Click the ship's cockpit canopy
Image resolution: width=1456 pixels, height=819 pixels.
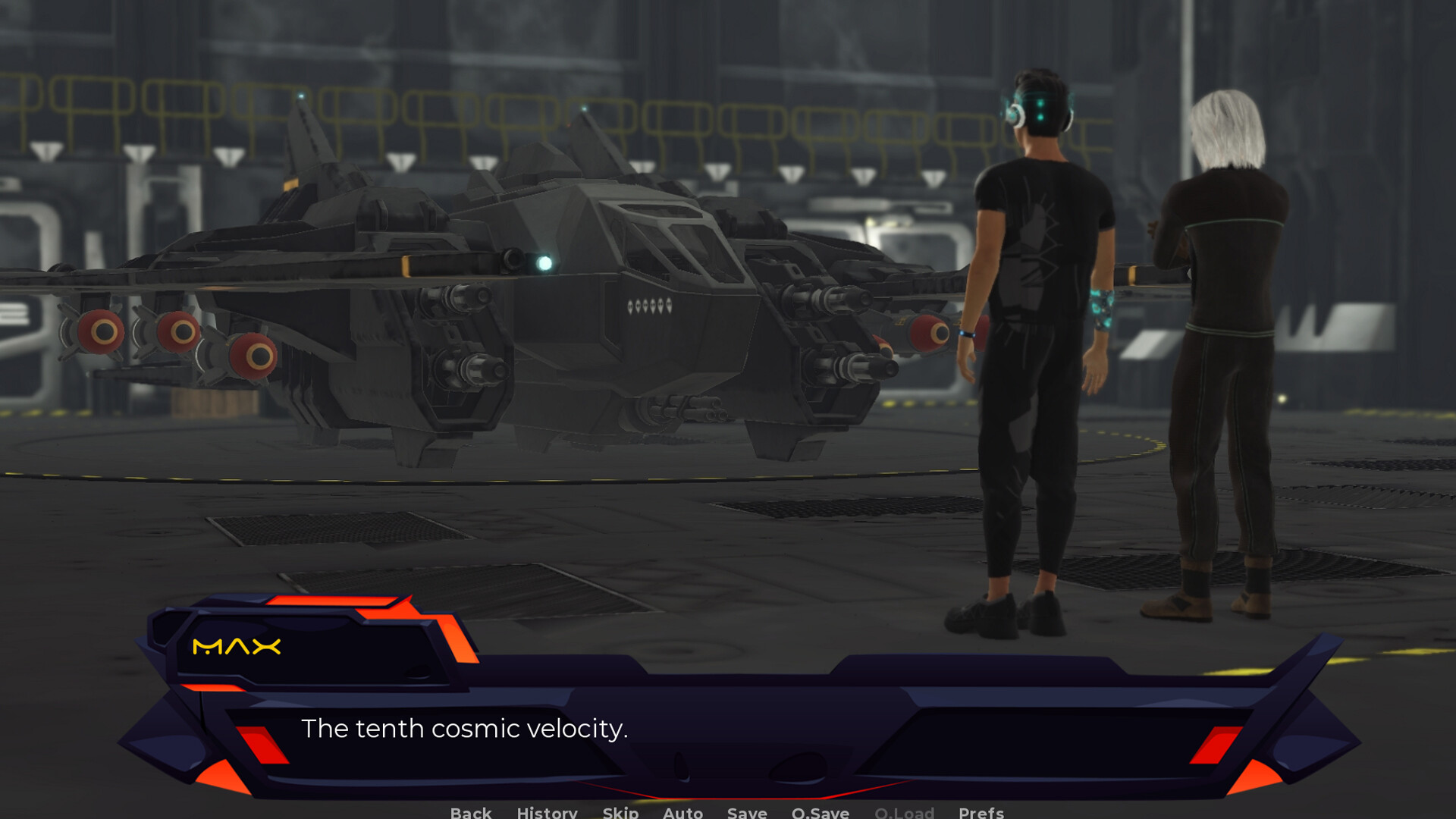pos(667,235)
